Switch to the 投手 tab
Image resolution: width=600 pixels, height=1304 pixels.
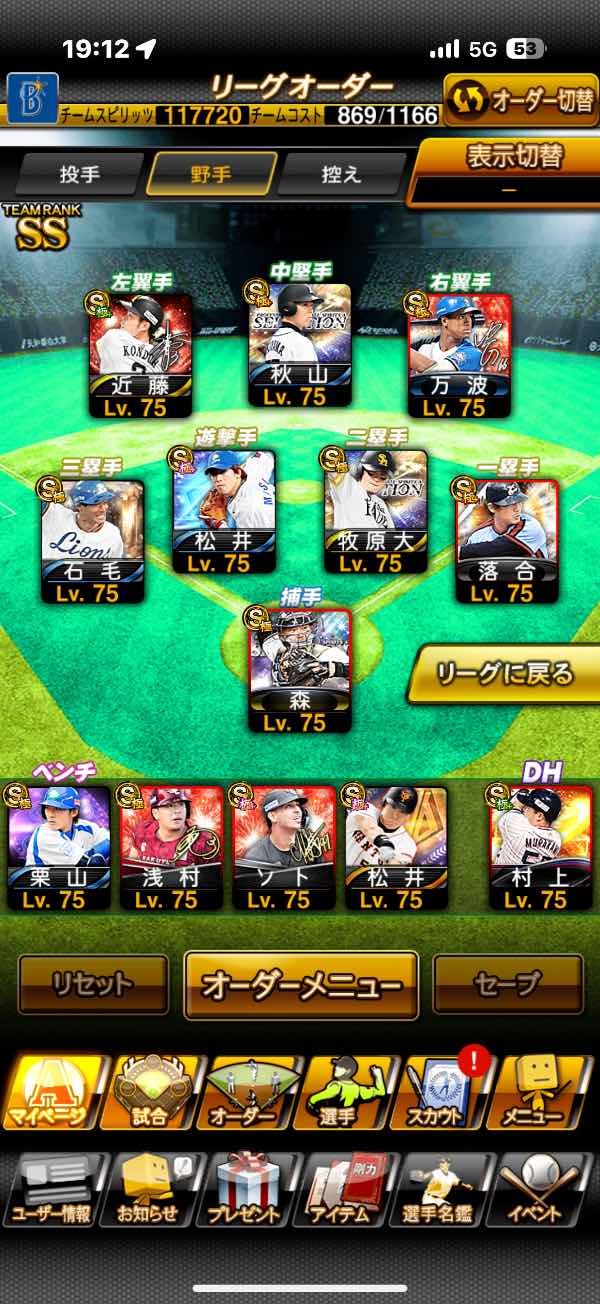(x=80, y=175)
